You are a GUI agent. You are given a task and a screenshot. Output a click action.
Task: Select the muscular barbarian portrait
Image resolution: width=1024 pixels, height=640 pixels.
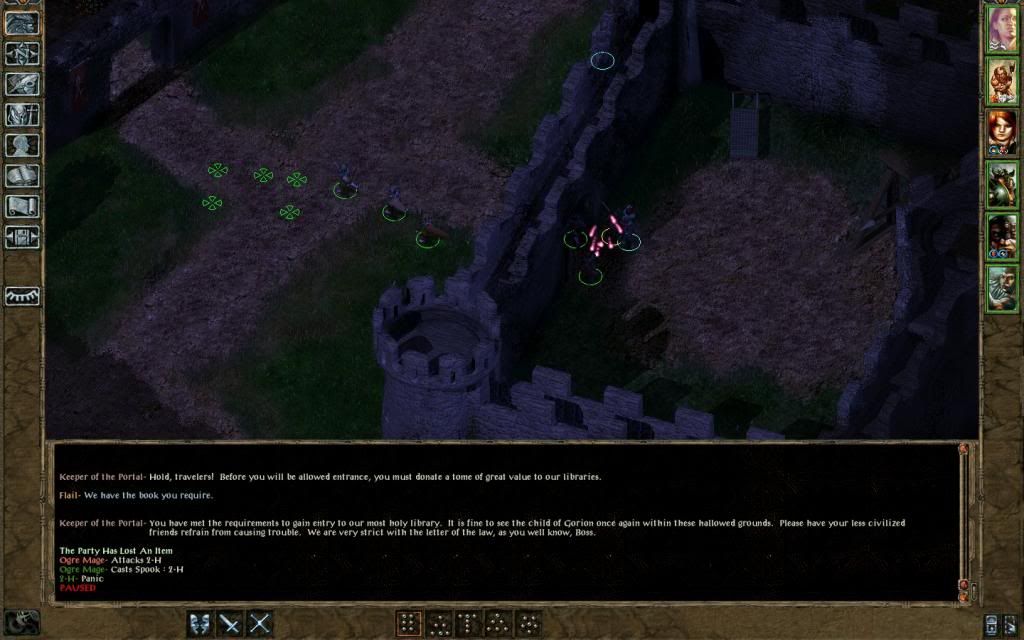click(1002, 80)
